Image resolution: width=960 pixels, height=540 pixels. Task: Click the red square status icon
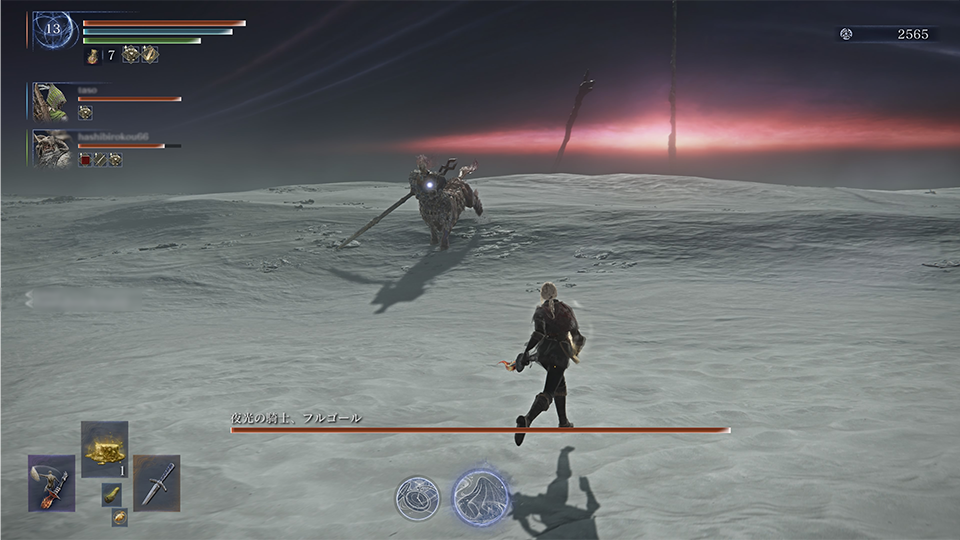click(85, 160)
